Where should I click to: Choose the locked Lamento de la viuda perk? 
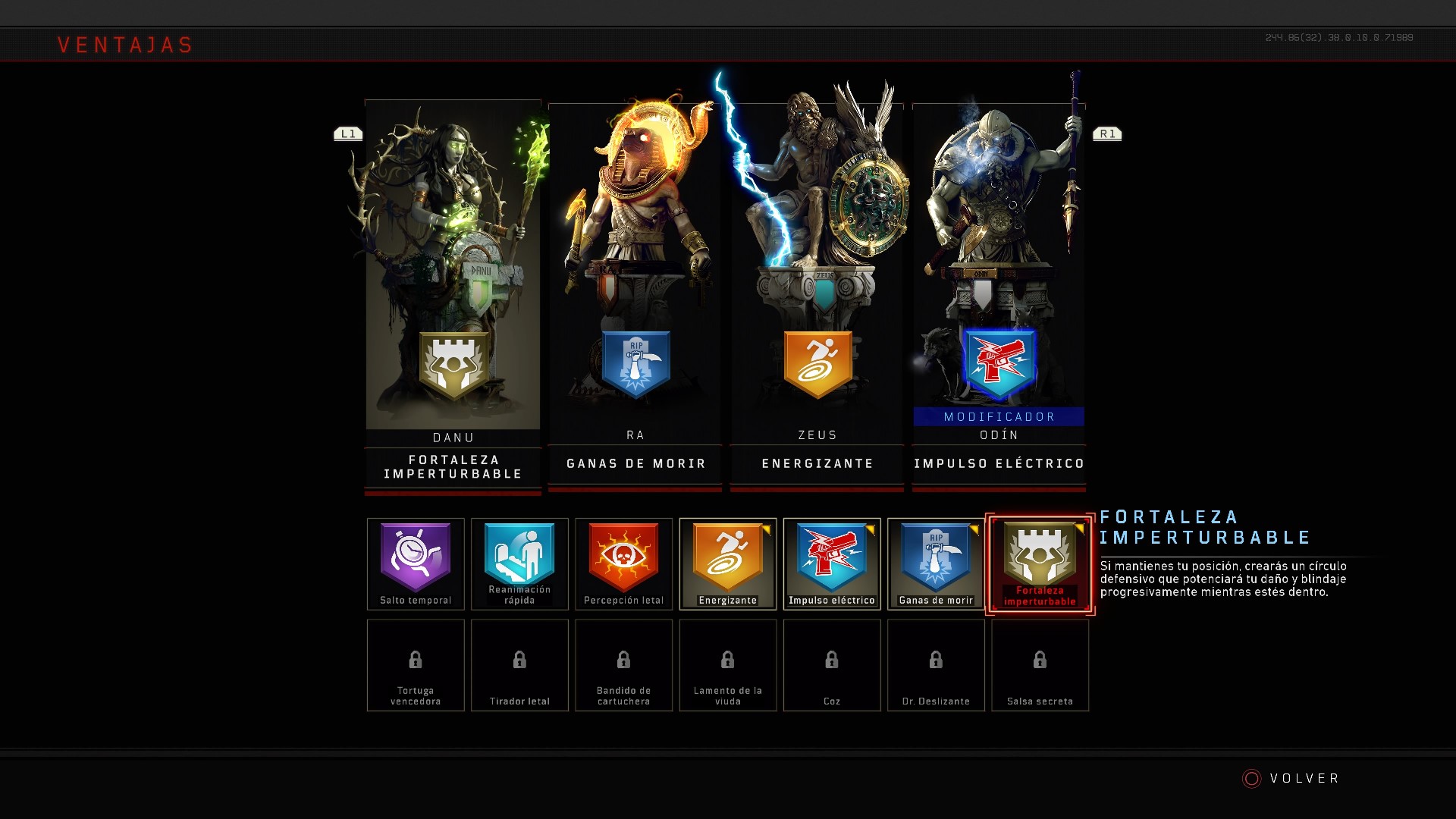click(x=728, y=665)
